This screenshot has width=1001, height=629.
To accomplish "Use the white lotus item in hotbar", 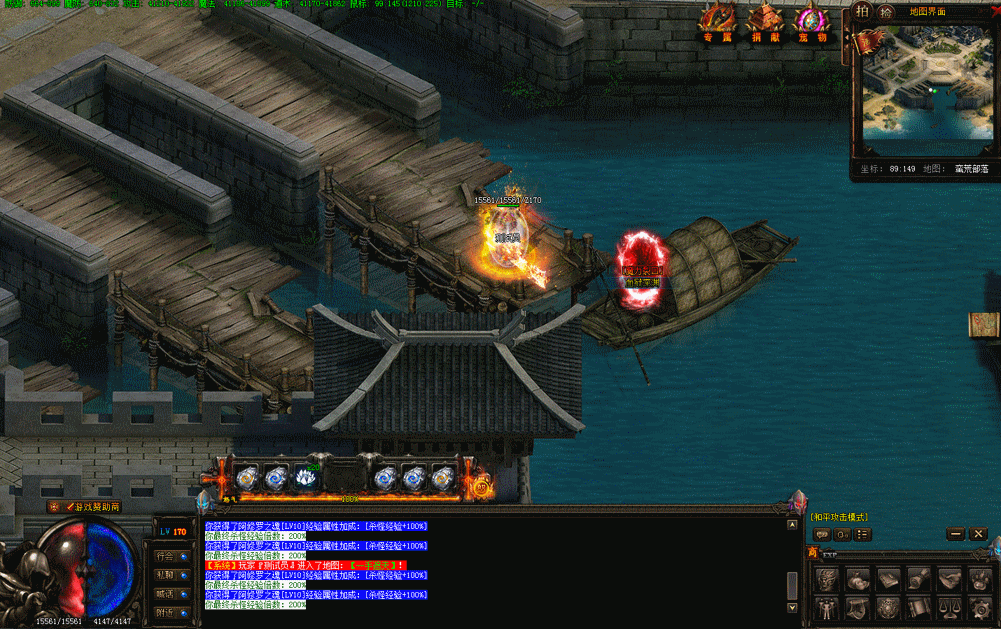I will click(x=306, y=478).
